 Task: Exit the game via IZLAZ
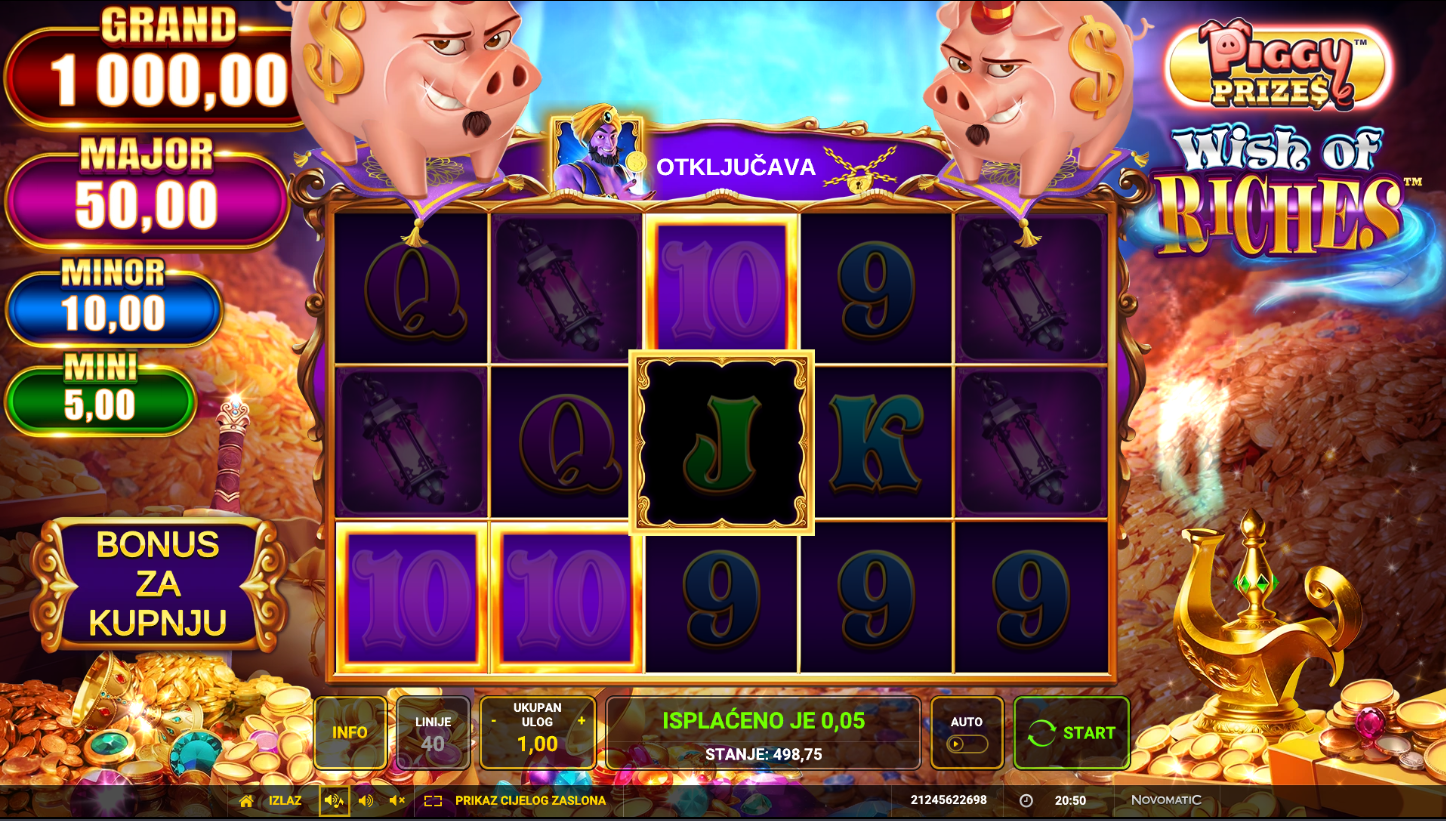click(x=271, y=801)
